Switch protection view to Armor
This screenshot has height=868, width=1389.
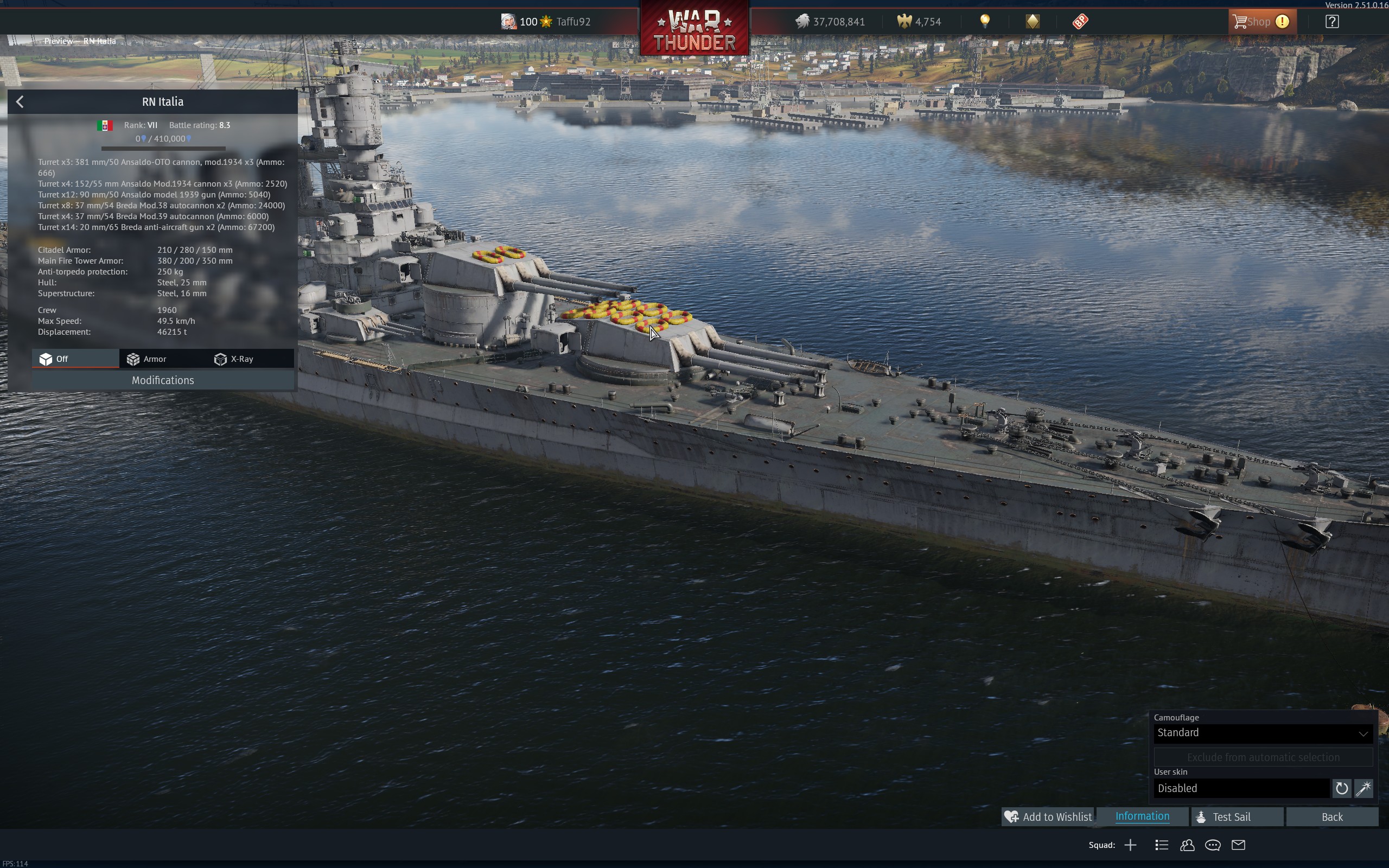[147, 359]
